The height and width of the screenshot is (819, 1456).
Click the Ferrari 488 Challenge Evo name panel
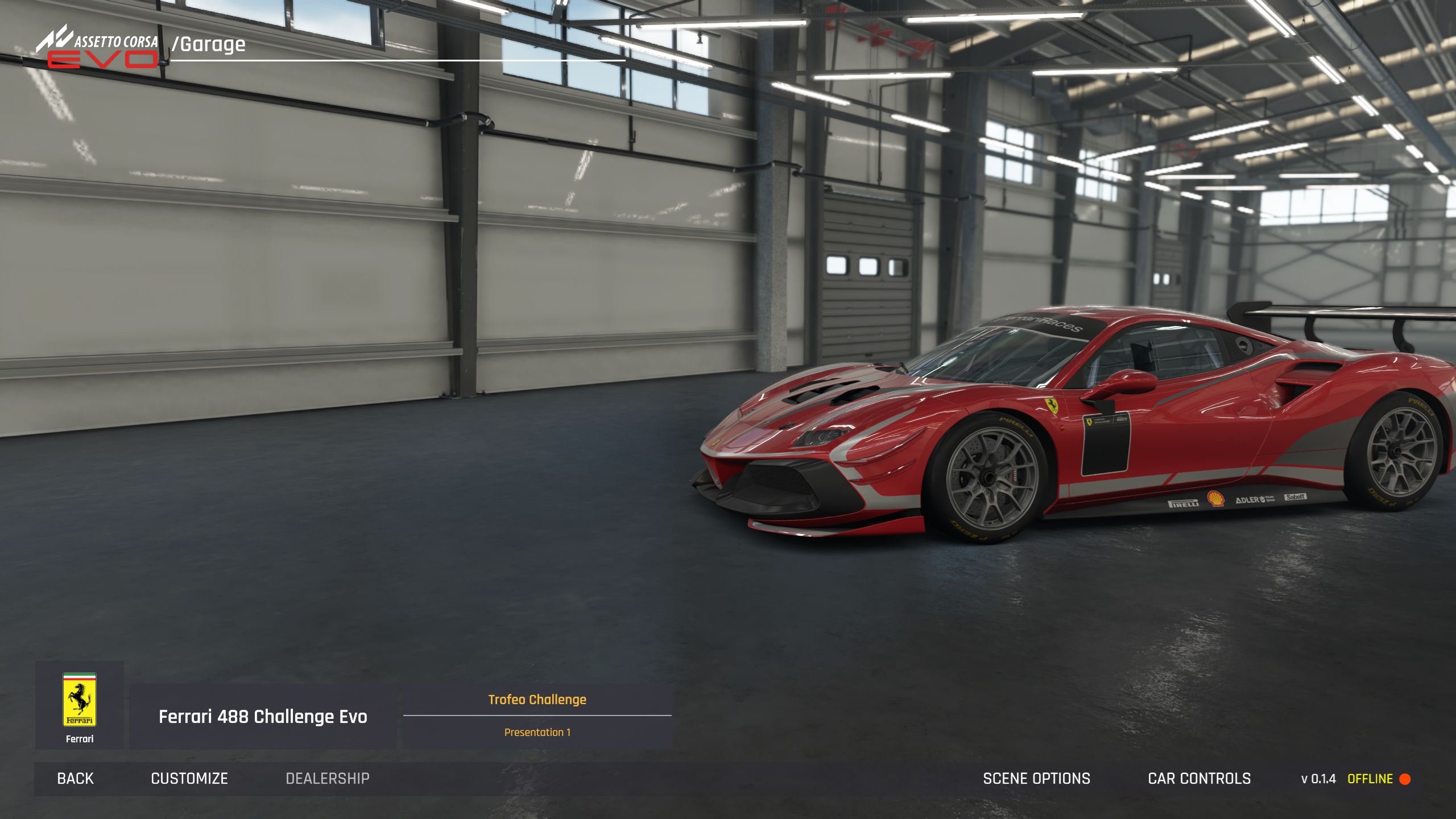(x=263, y=717)
